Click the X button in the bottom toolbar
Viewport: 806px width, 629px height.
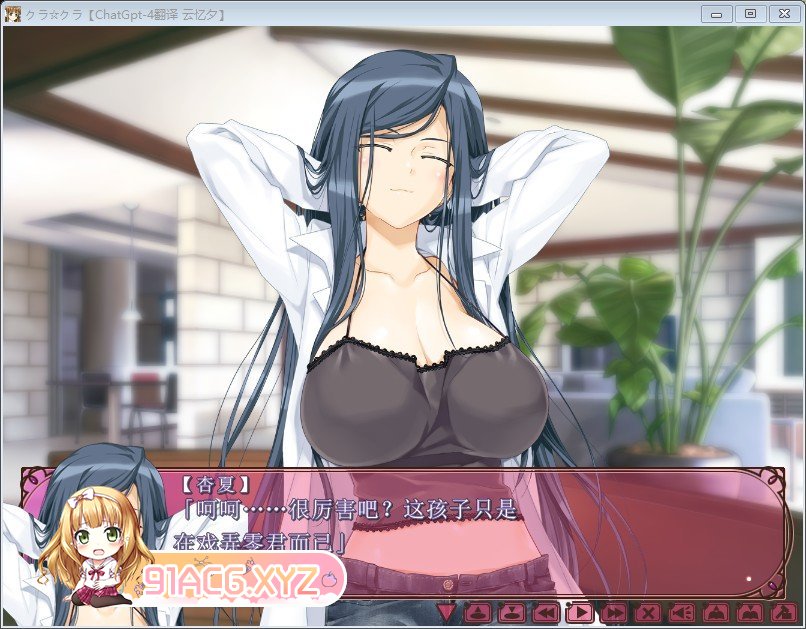pos(648,612)
